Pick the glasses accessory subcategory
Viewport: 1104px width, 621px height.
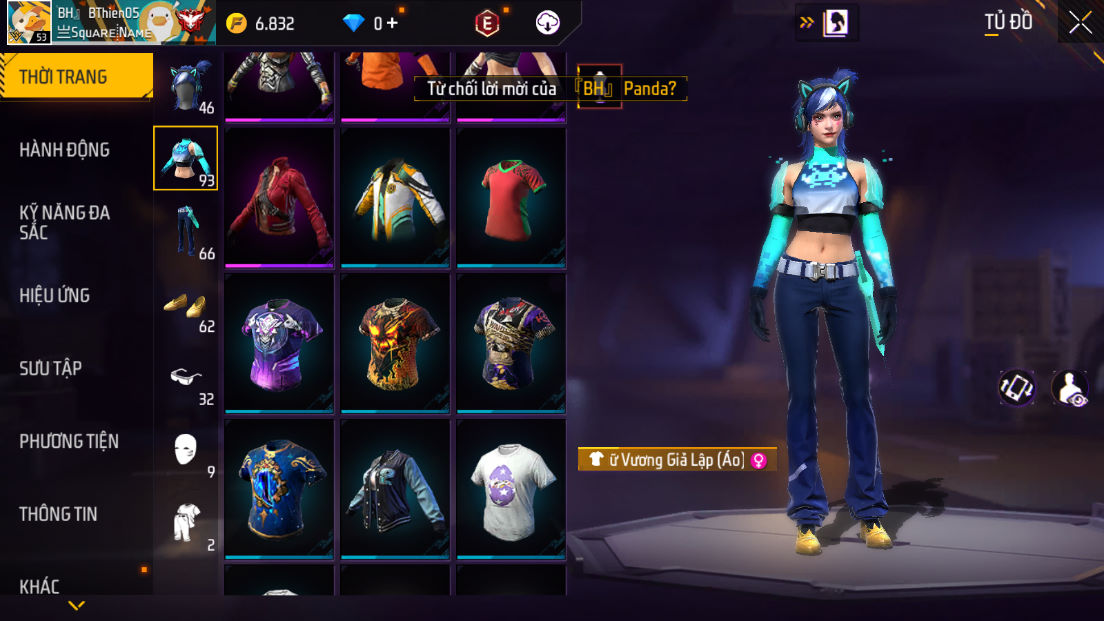(185, 378)
